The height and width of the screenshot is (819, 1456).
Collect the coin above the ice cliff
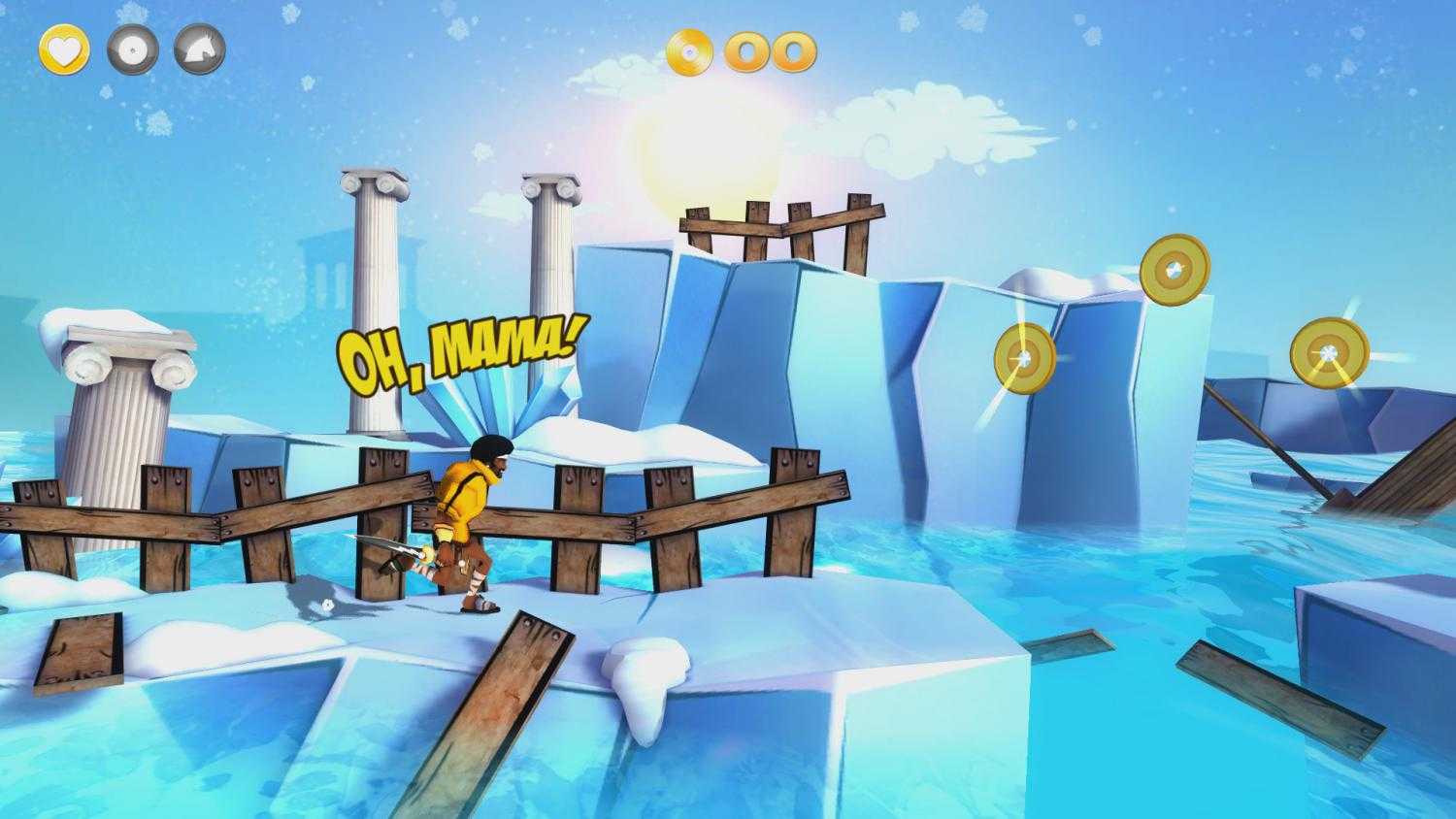click(1025, 356)
